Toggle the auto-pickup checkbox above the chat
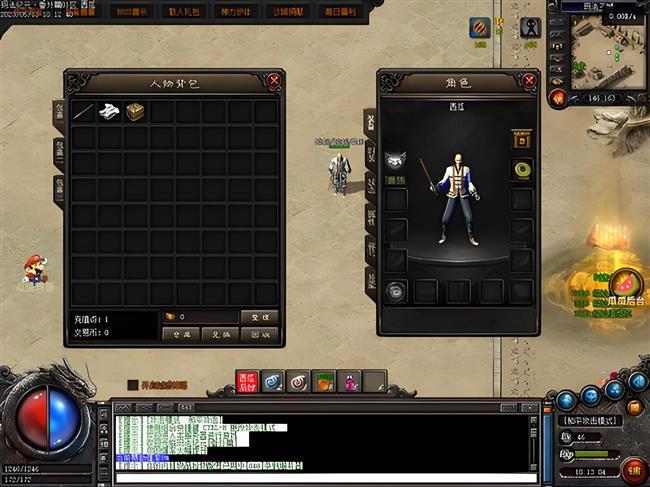 pos(133,385)
